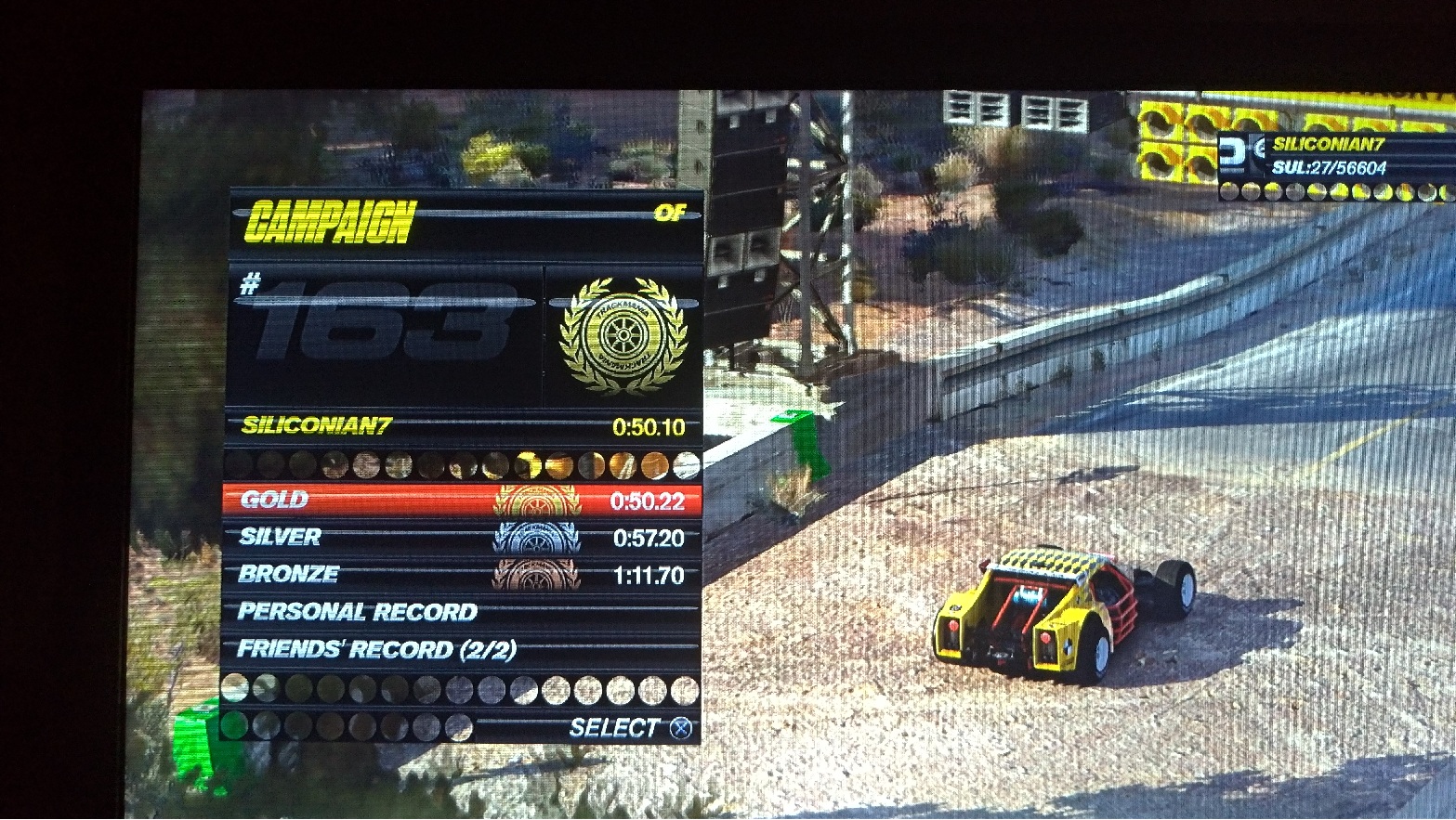Click the SILICONIAN7 player tag
The width and height of the screenshot is (1456, 820).
pos(1328,144)
